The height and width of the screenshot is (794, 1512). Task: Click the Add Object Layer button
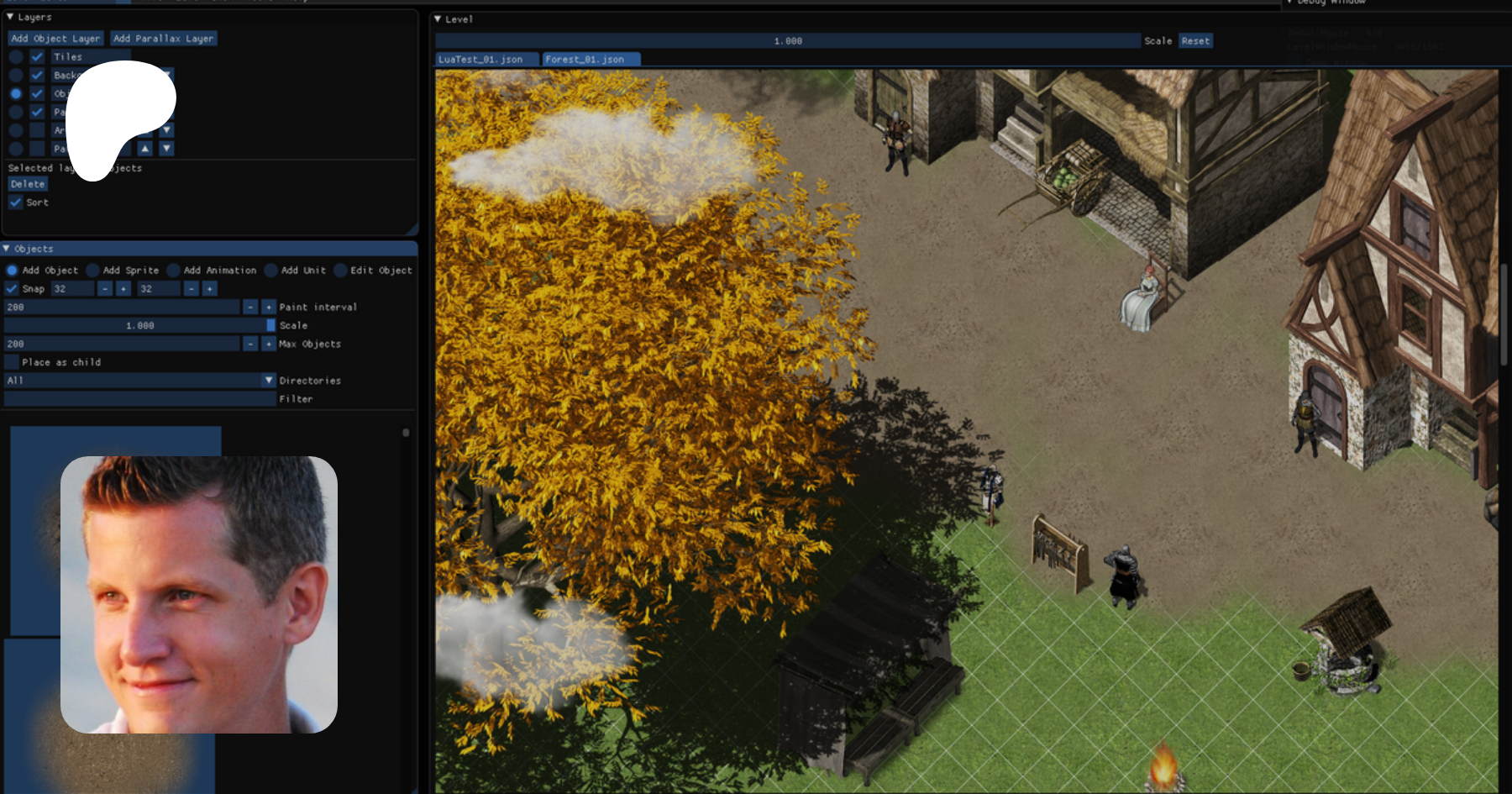tap(55, 39)
